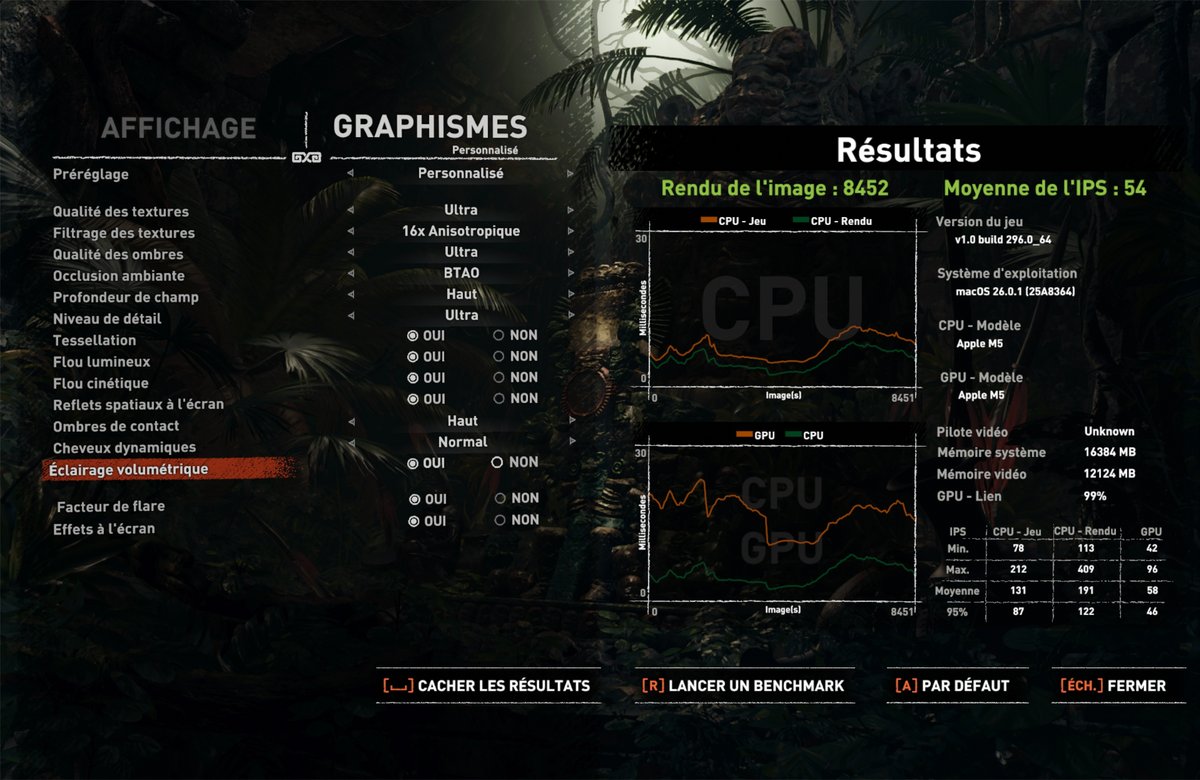Select the Ombres de contact option
Screen dimensions: 1200x780
(118, 426)
